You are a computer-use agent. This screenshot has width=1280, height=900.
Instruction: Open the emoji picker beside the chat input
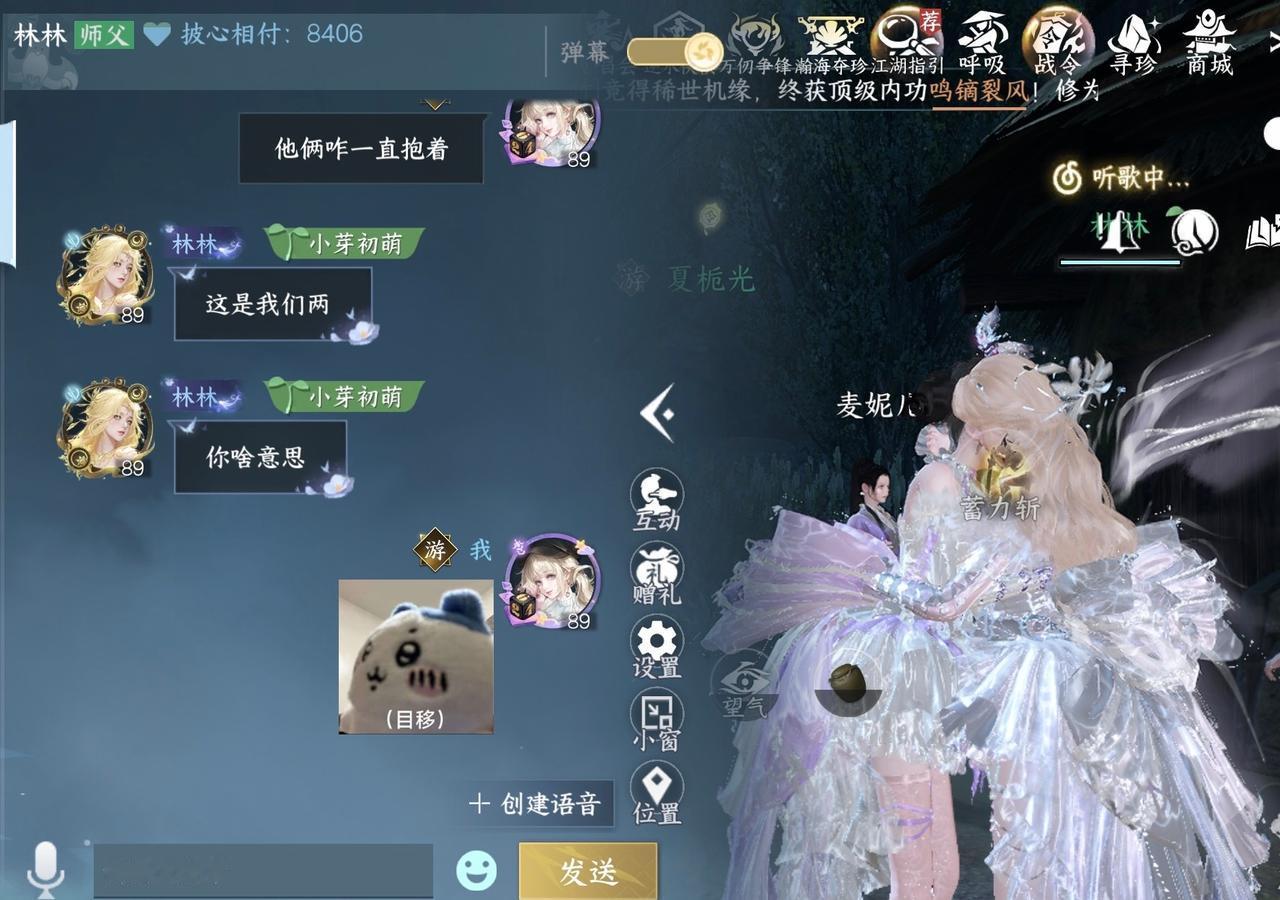[x=477, y=869]
